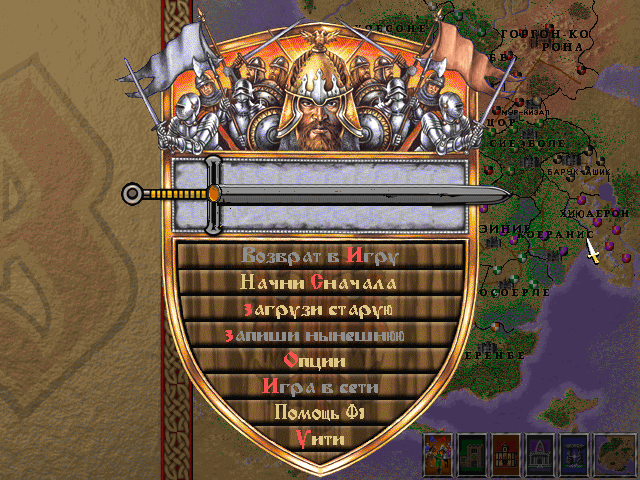
Task: Select 'Начни Сначала' to restart
Action: pos(319,281)
